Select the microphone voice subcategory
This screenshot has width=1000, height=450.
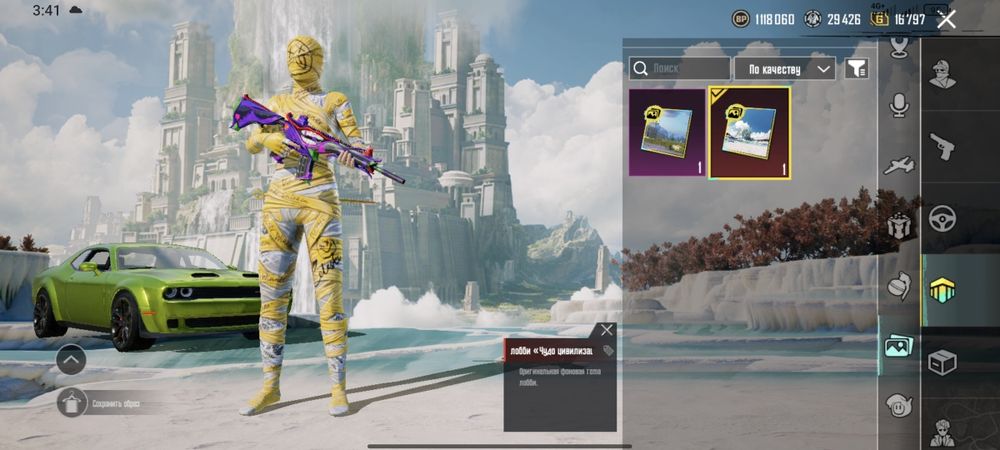pyautogui.click(x=900, y=105)
